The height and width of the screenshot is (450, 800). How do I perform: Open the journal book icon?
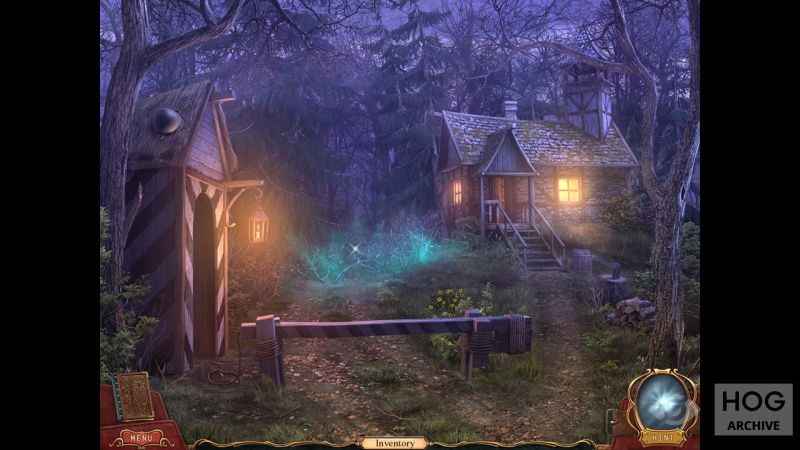[x=134, y=397]
